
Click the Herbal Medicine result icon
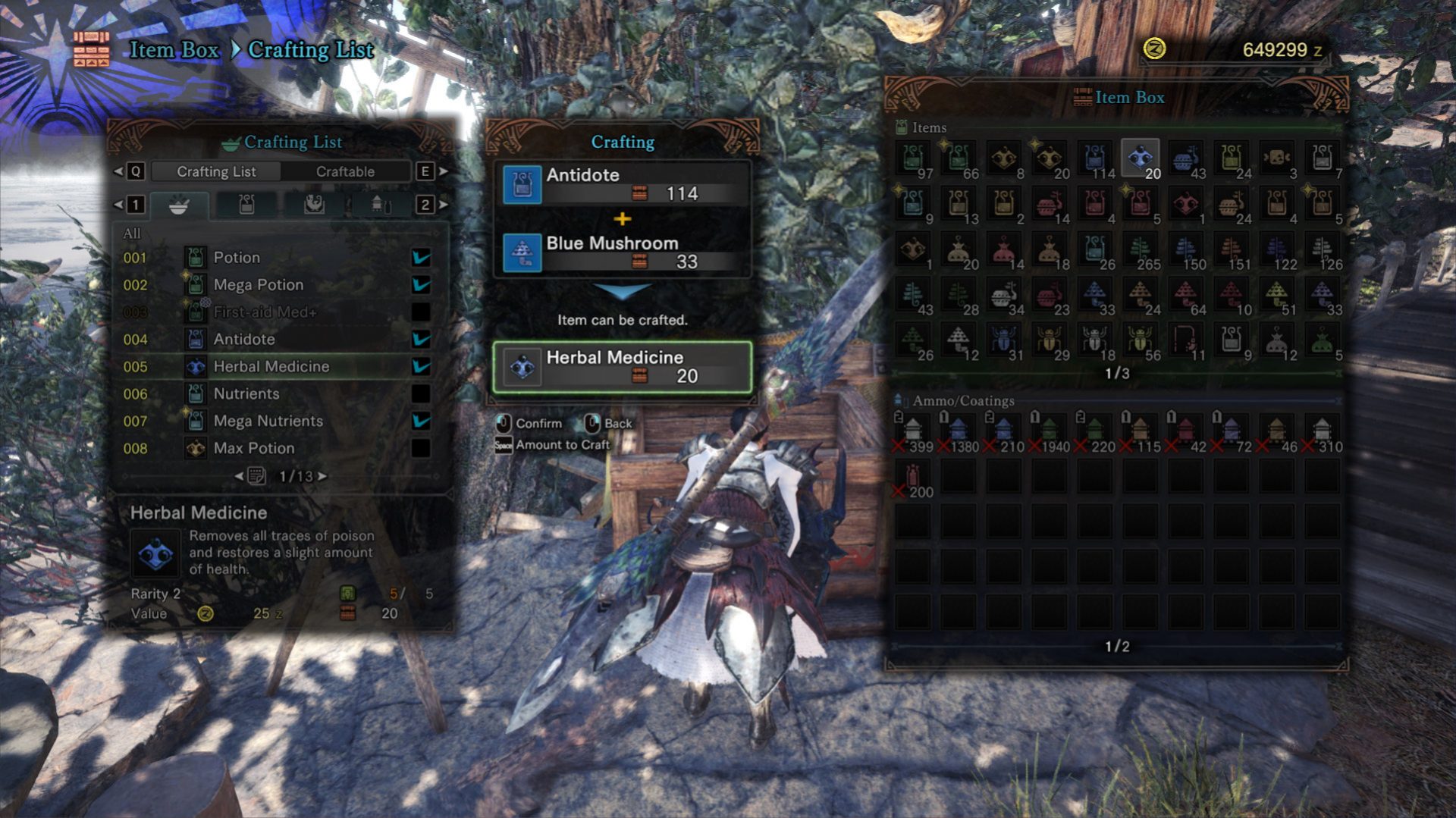(x=522, y=368)
